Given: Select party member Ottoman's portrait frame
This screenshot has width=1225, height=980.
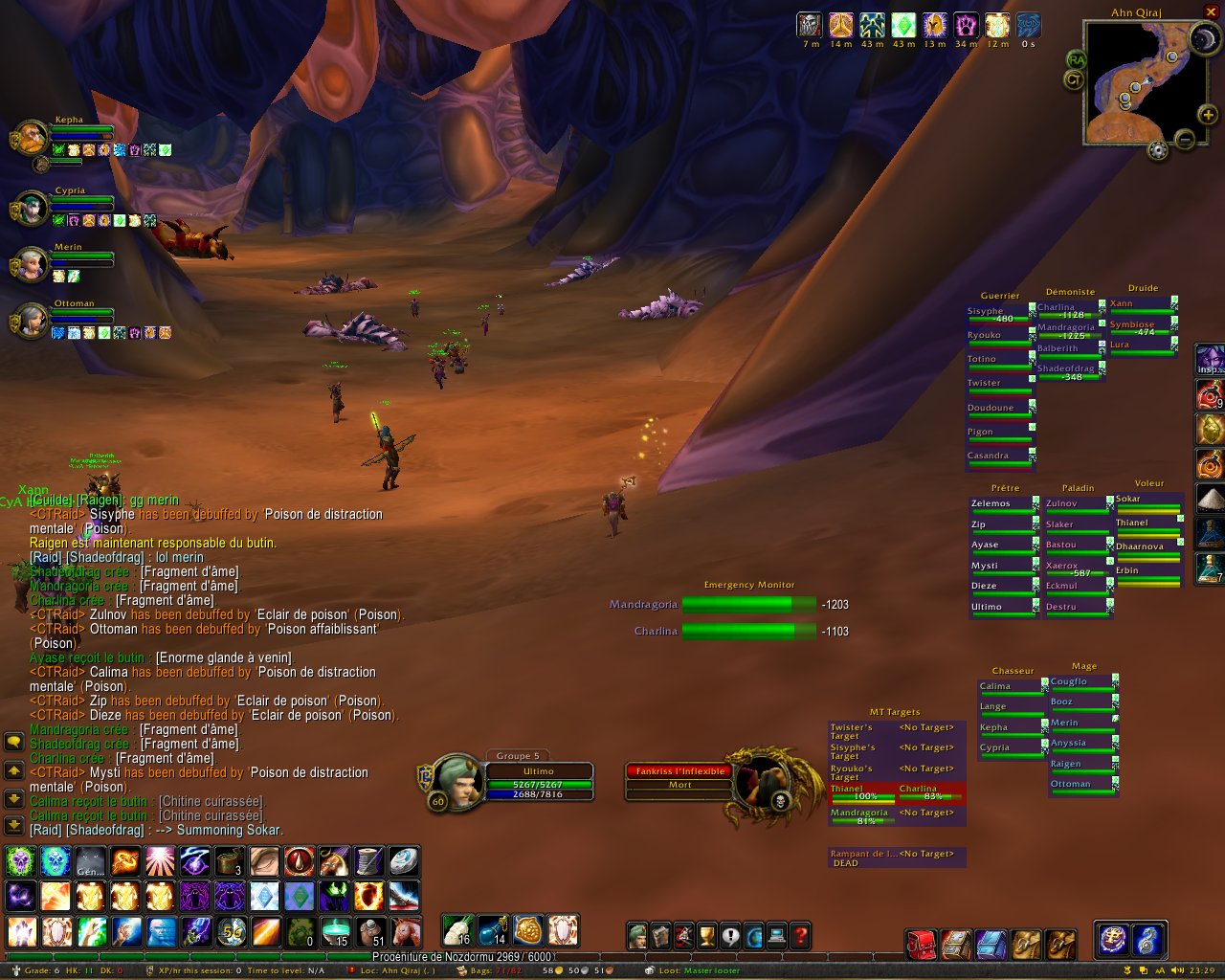Looking at the screenshot, I should click(x=30, y=322).
